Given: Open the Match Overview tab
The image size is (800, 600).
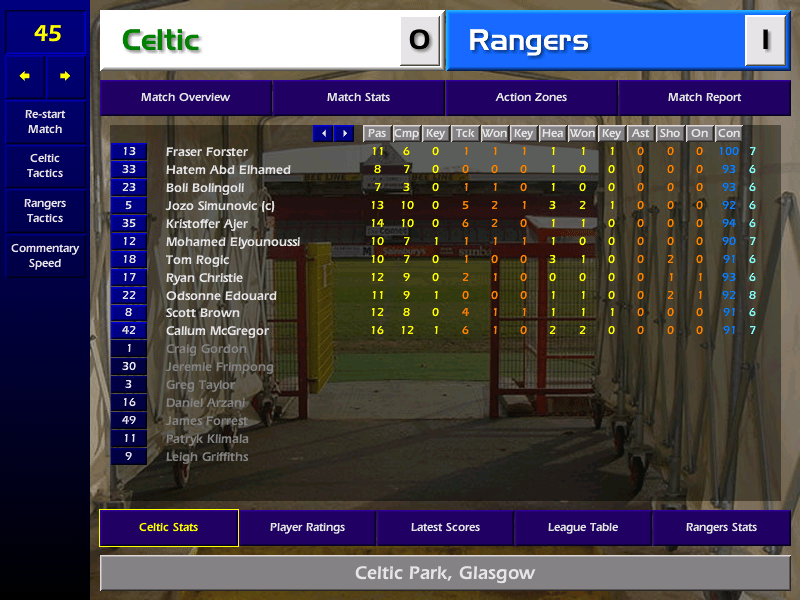Looking at the screenshot, I should click(x=185, y=98).
